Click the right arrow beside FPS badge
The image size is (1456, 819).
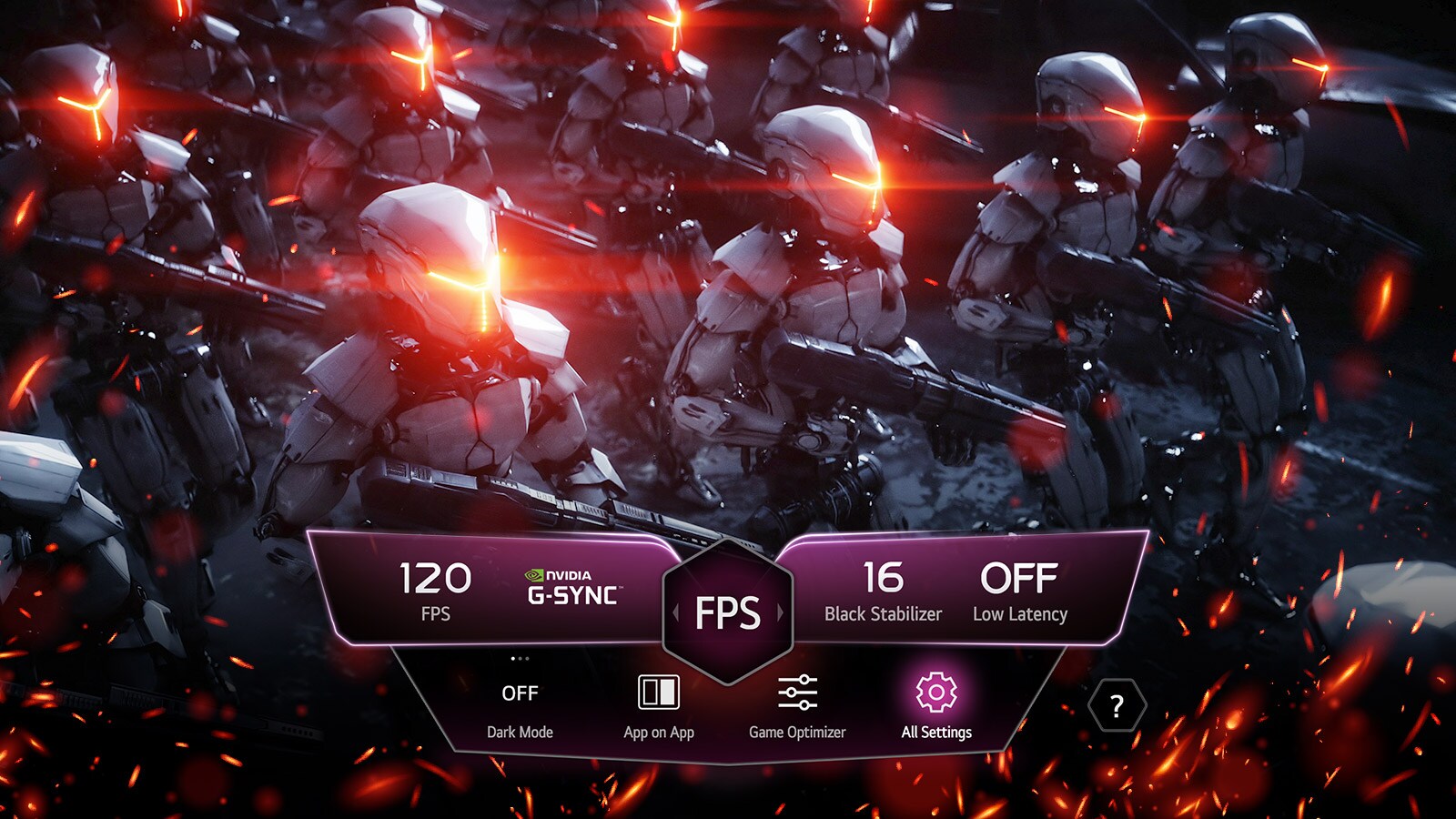(781, 611)
